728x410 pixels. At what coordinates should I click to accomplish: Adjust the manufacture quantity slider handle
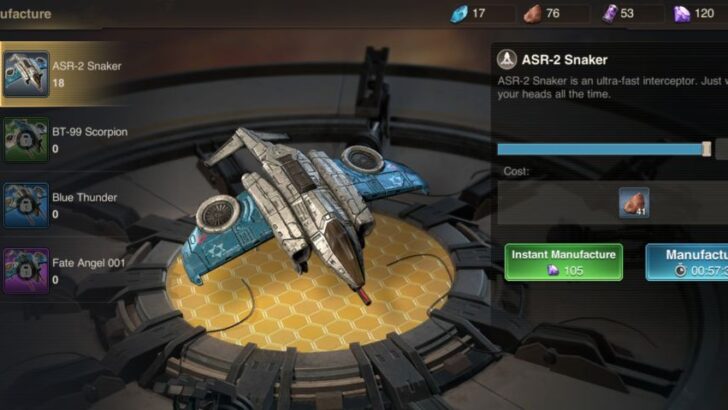(707, 149)
